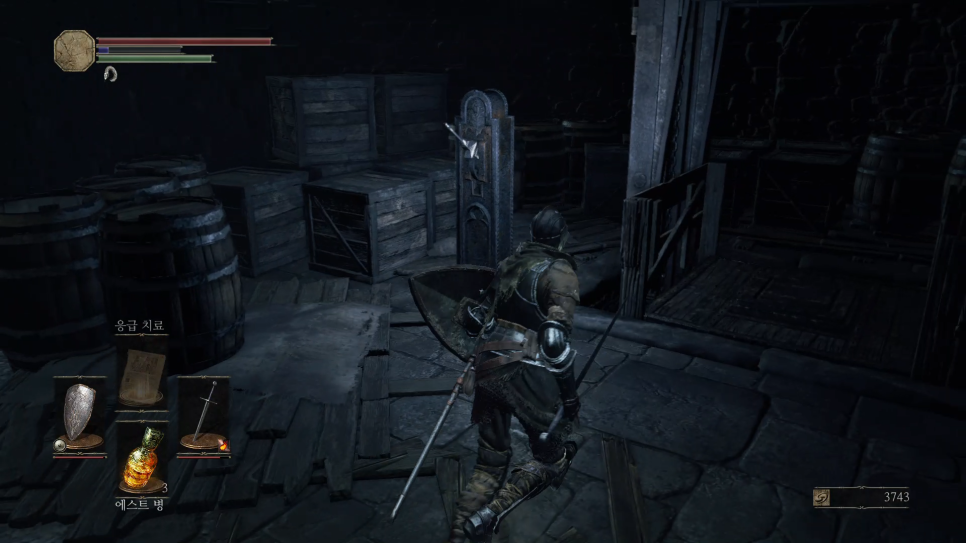Click the octagonal emblem beside the health bar
This screenshot has width=966, height=543.
(x=74, y=49)
